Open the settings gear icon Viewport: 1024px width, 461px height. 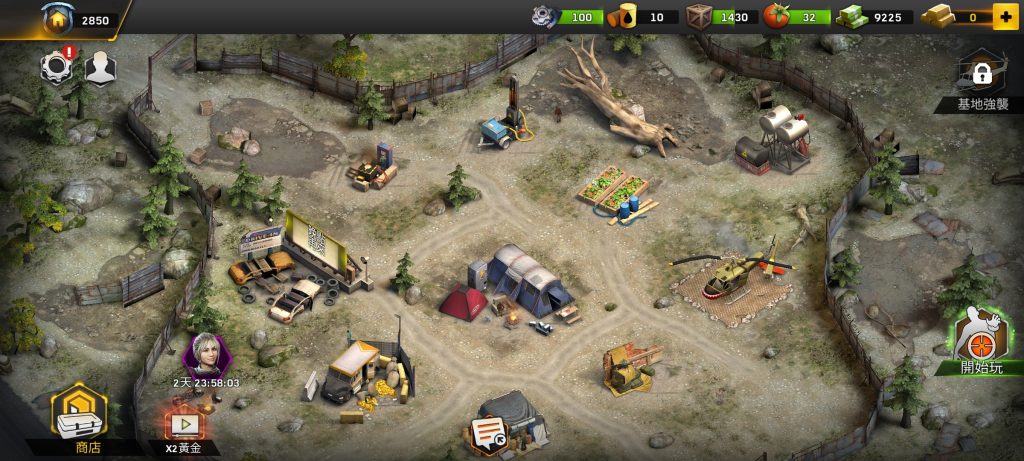[x=56, y=67]
